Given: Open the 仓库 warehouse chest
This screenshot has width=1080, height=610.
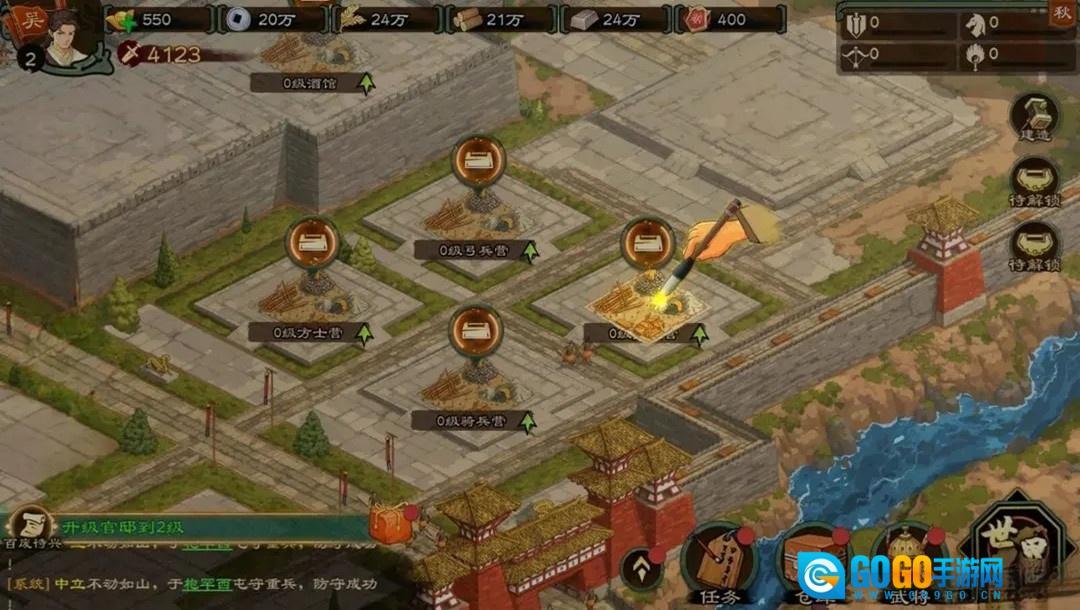Looking at the screenshot, I should click(x=812, y=565).
